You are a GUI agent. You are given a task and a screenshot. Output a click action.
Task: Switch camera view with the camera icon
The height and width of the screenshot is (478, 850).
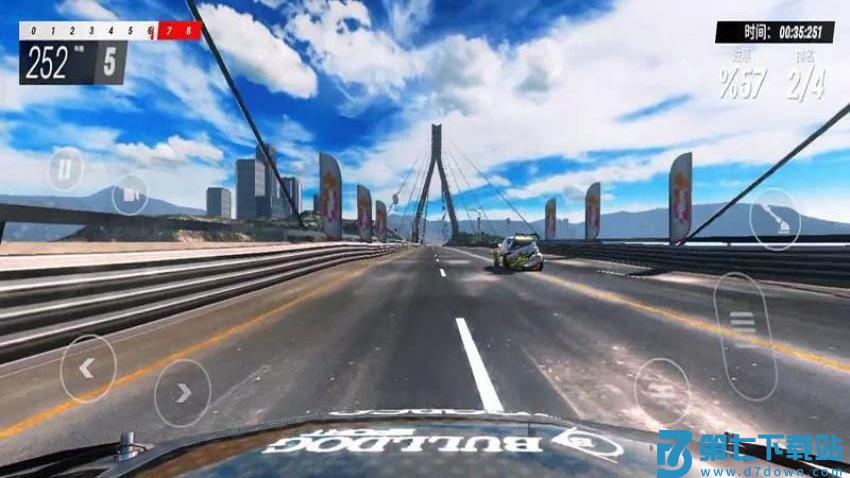point(130,193)
